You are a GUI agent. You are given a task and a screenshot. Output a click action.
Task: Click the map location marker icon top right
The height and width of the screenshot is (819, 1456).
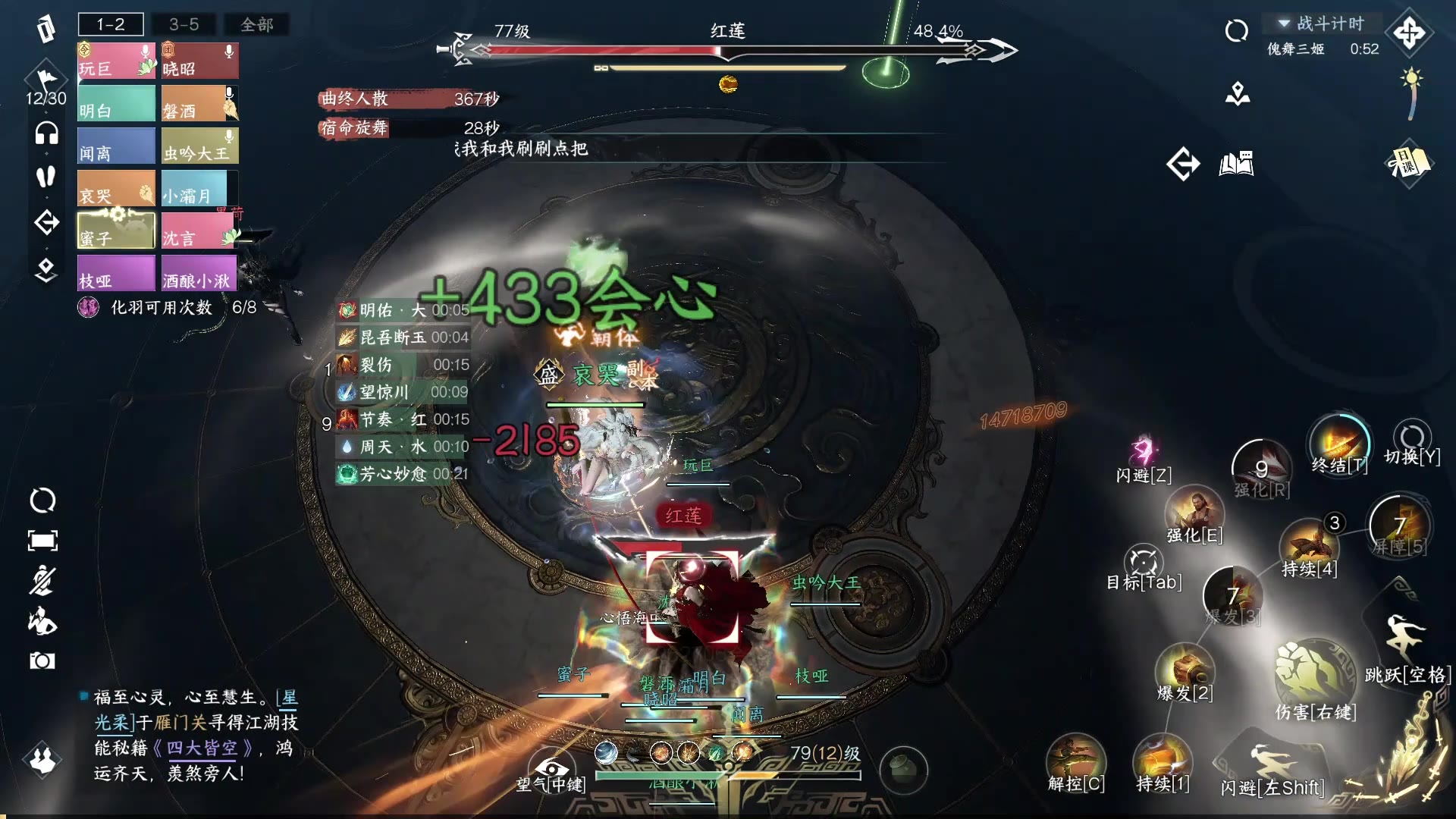(x=1238, y=95)
